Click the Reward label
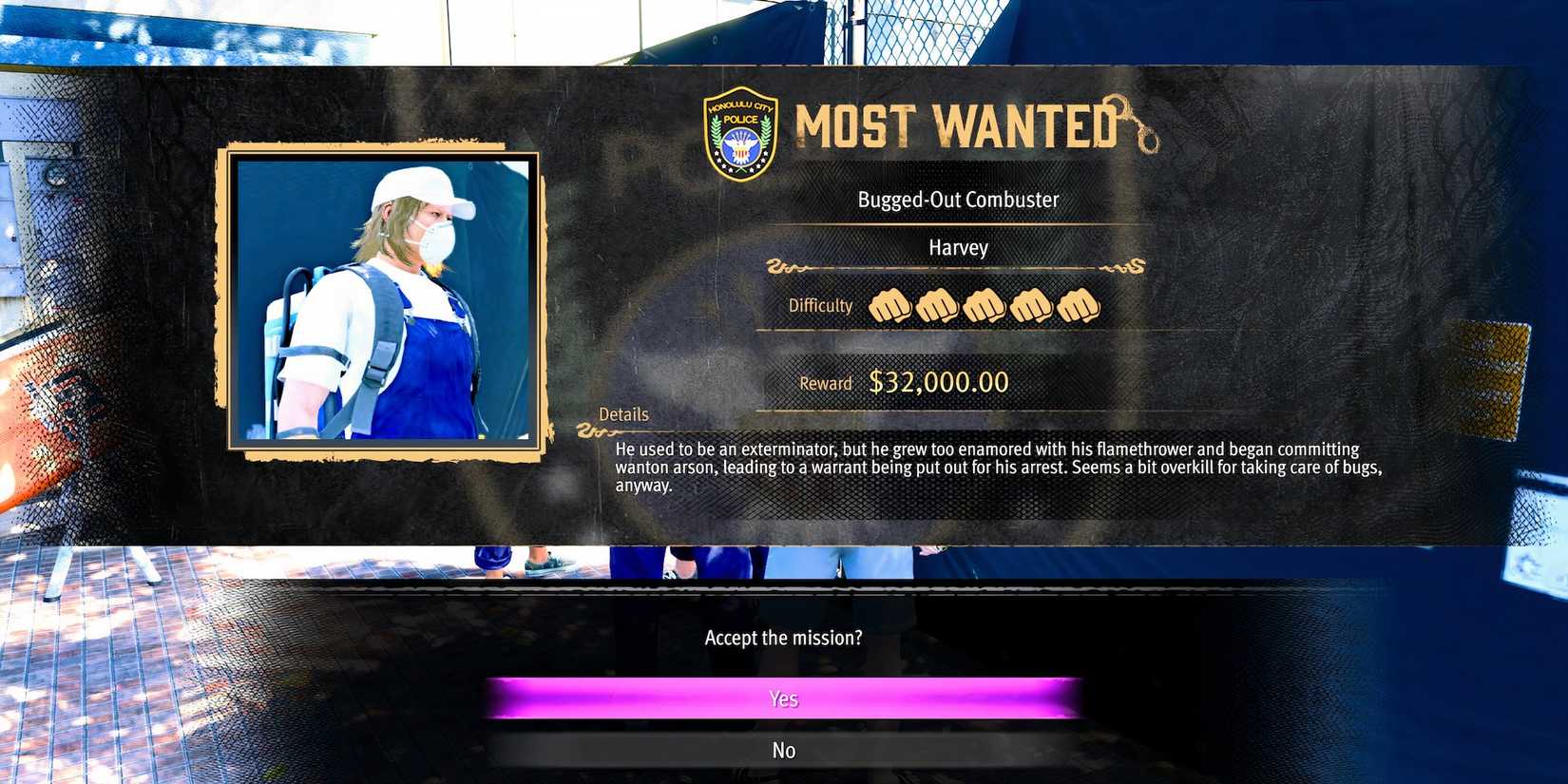Viewport: 1568px width, 784px height. click(824, 383)
